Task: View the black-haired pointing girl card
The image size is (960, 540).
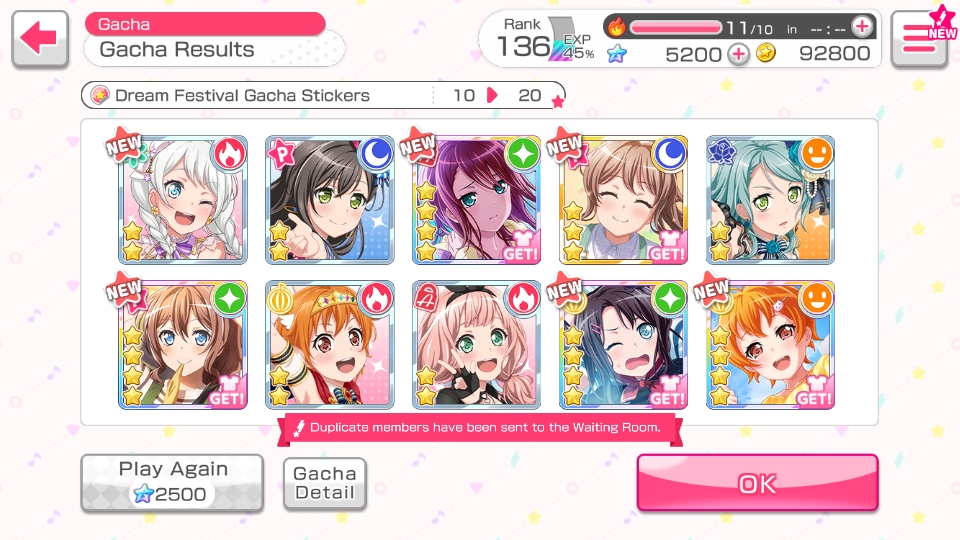Action: pyautogui.click(x=330, y=200)
